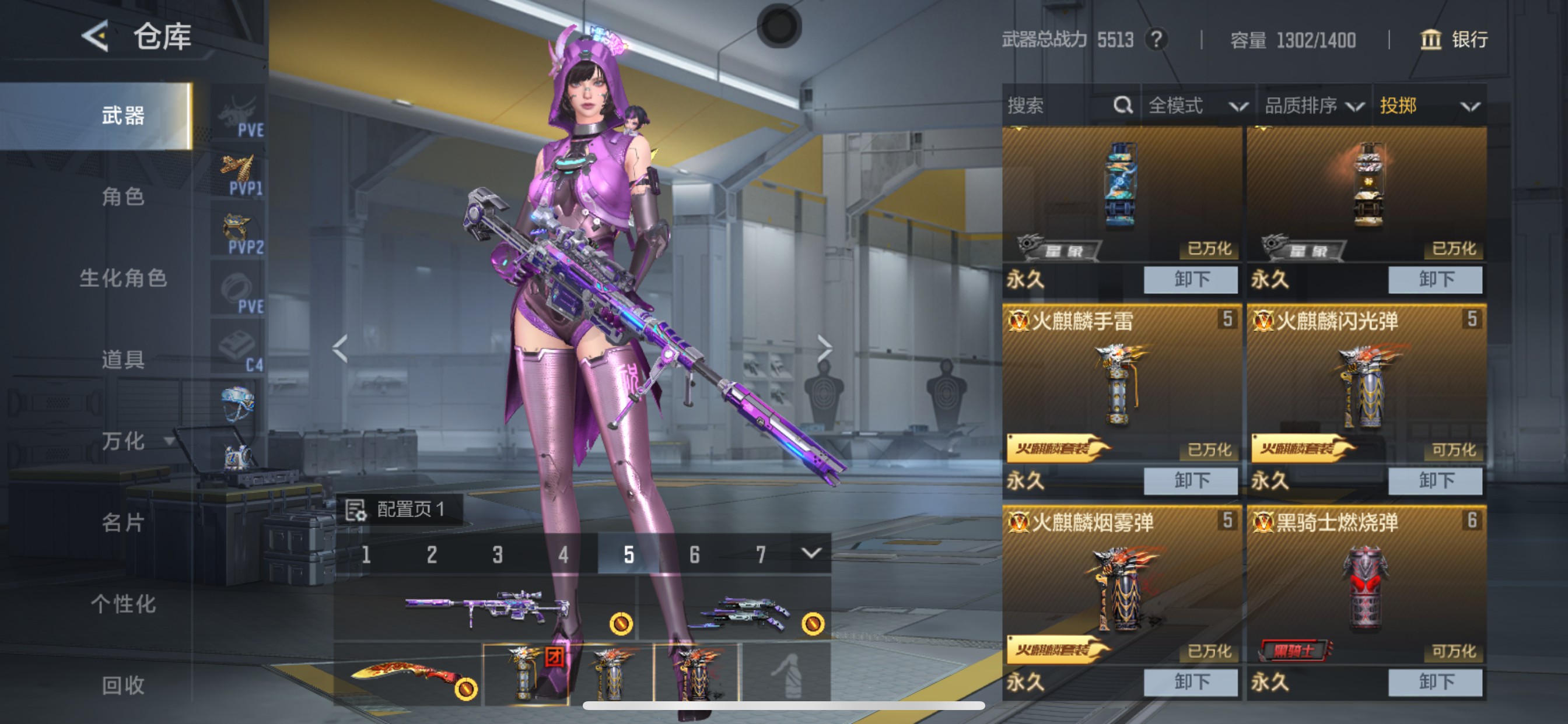Viewport: 1568px width, 724px height.
Task: Unequip the 黑骑士燃烧弹
Action: (1434, 682)
